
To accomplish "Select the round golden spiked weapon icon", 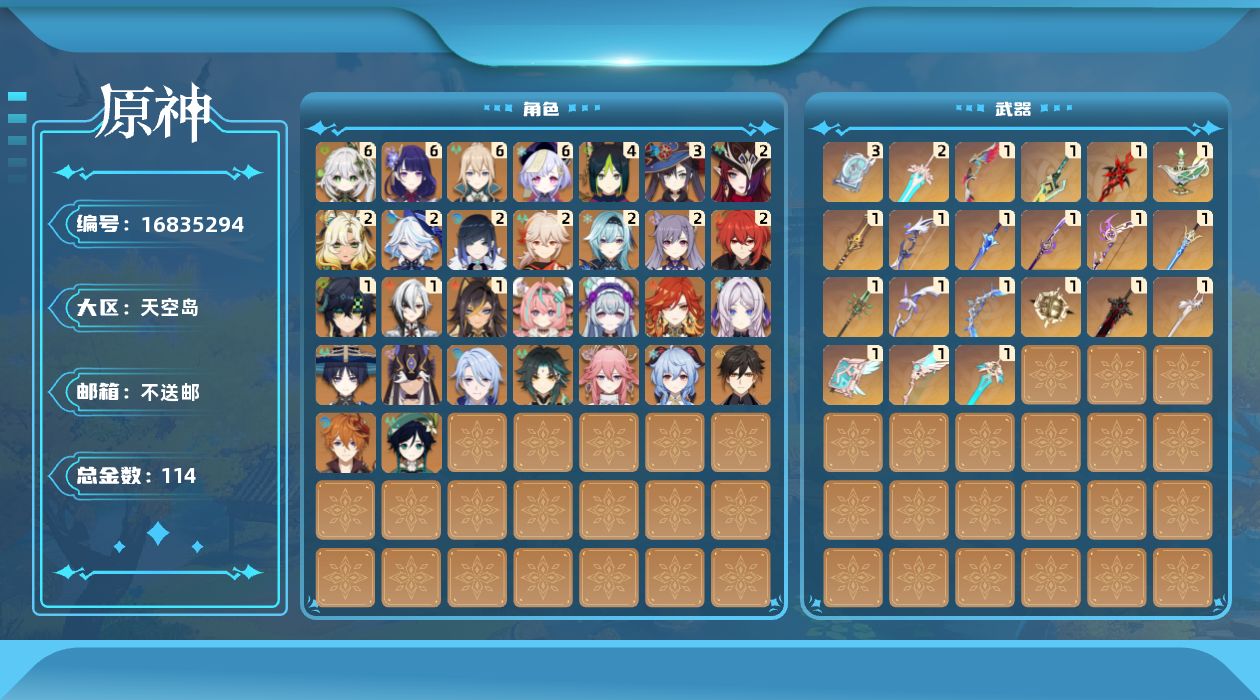I will tap(1051, 307).
